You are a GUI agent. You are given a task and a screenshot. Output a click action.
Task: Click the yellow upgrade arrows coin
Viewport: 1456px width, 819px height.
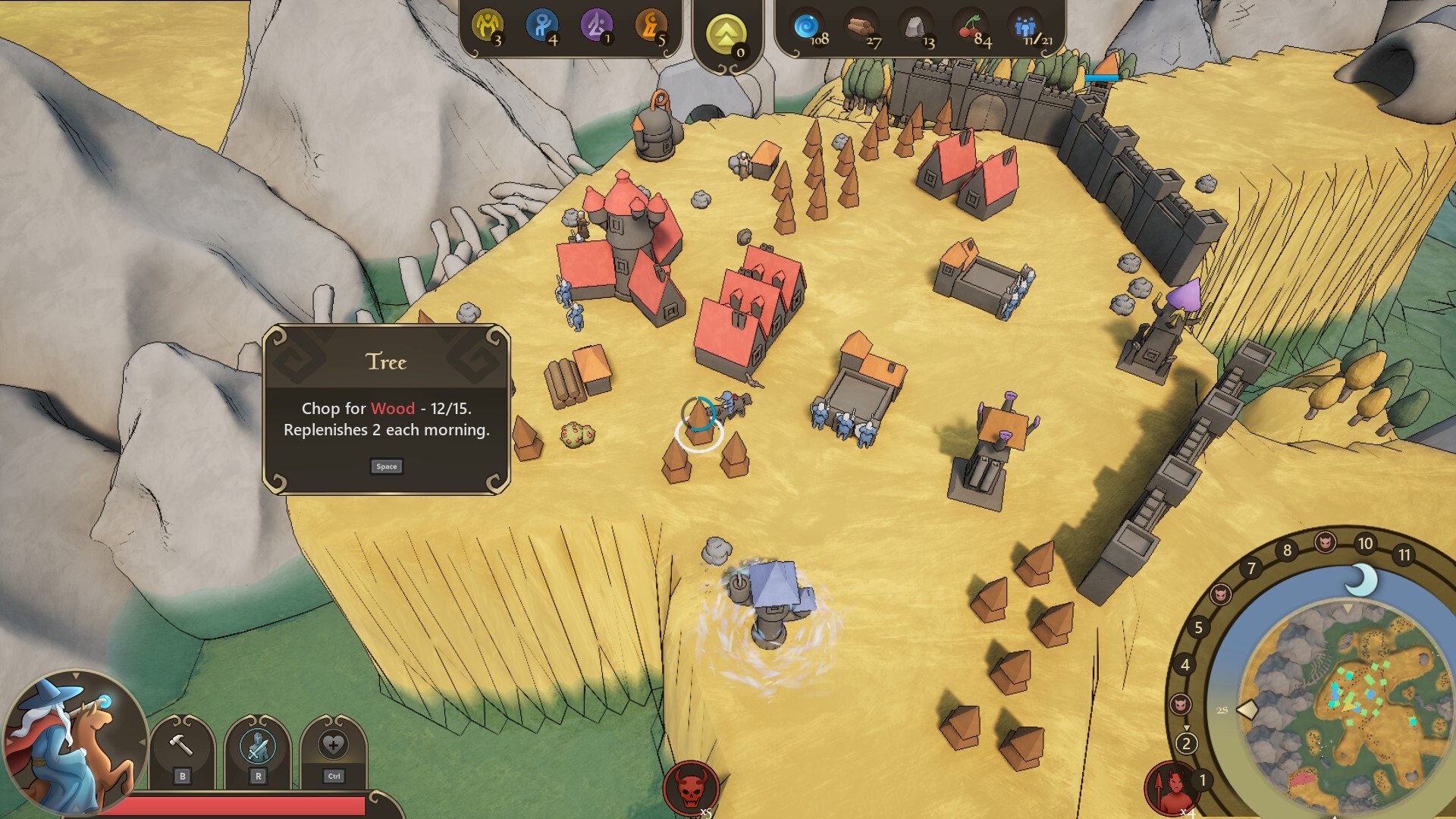point(726,33)
